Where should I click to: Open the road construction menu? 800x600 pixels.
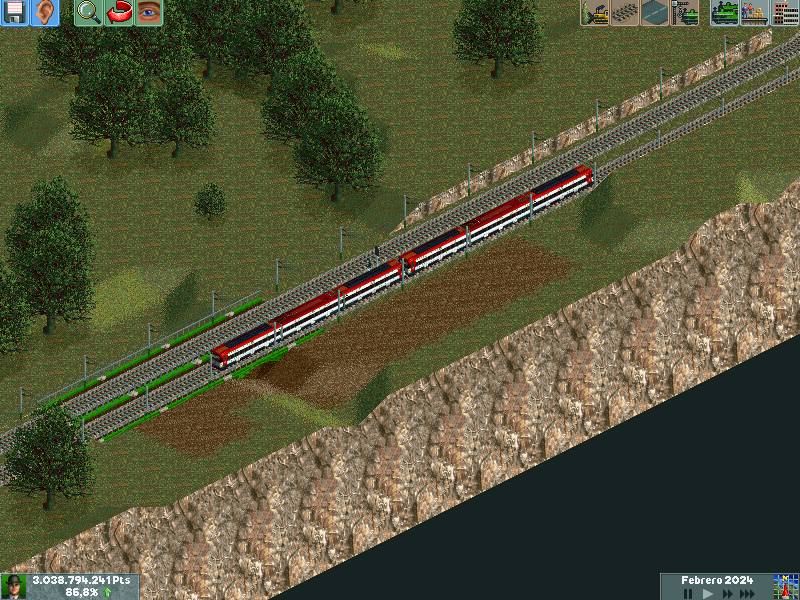656,13
